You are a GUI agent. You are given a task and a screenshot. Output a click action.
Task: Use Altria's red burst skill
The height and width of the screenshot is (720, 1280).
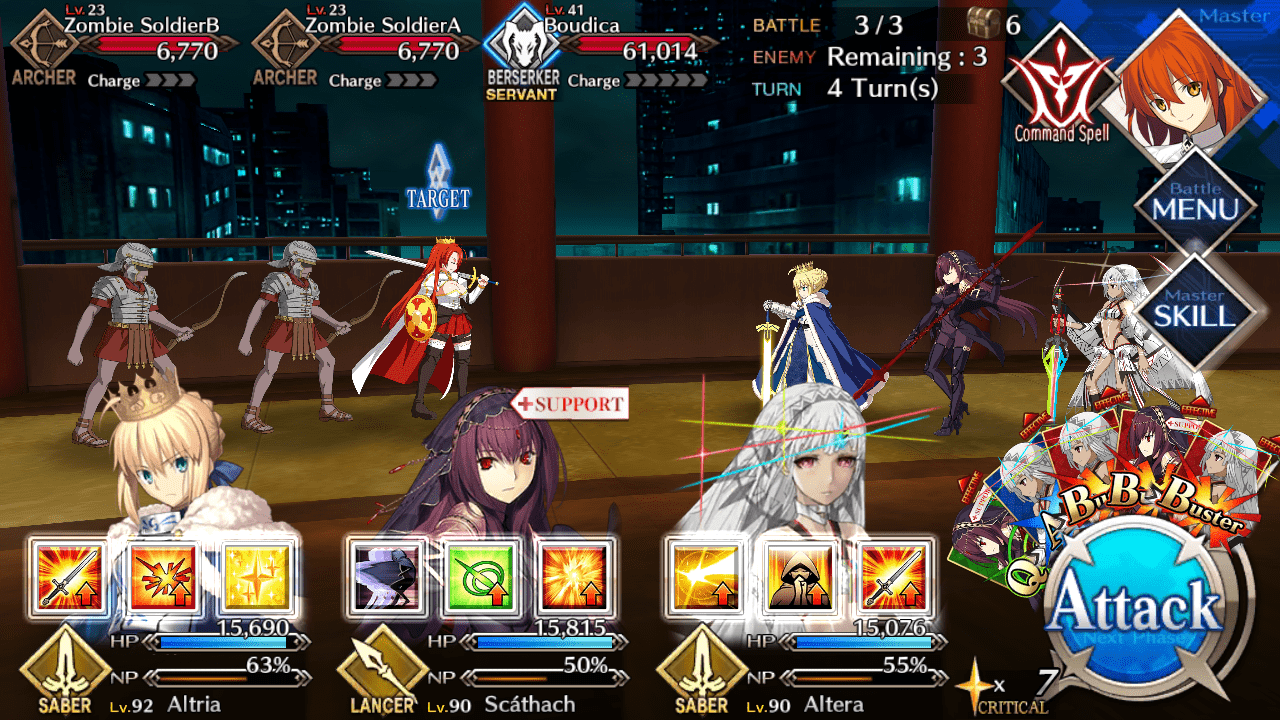click(x=163, y=578)
